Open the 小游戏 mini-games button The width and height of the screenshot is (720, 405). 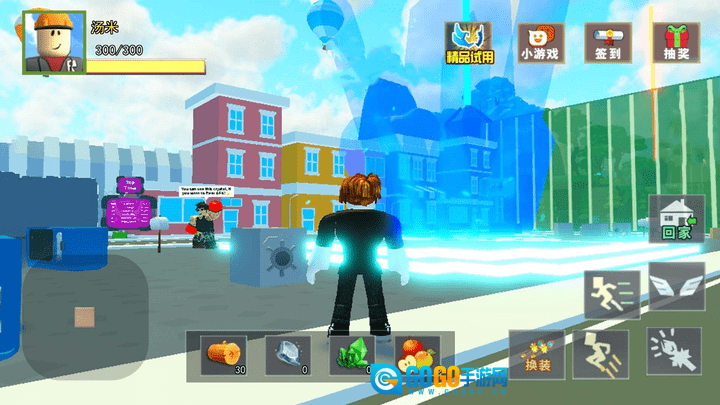coord(540,43)
